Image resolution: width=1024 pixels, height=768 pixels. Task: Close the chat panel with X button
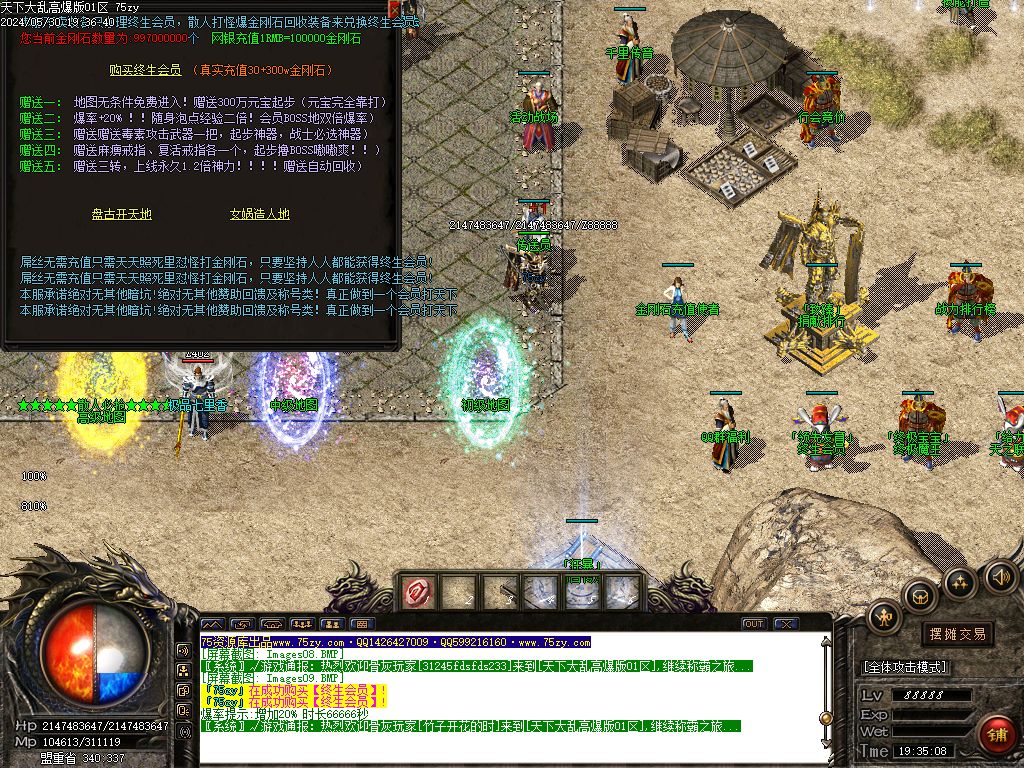click(785, 624)
